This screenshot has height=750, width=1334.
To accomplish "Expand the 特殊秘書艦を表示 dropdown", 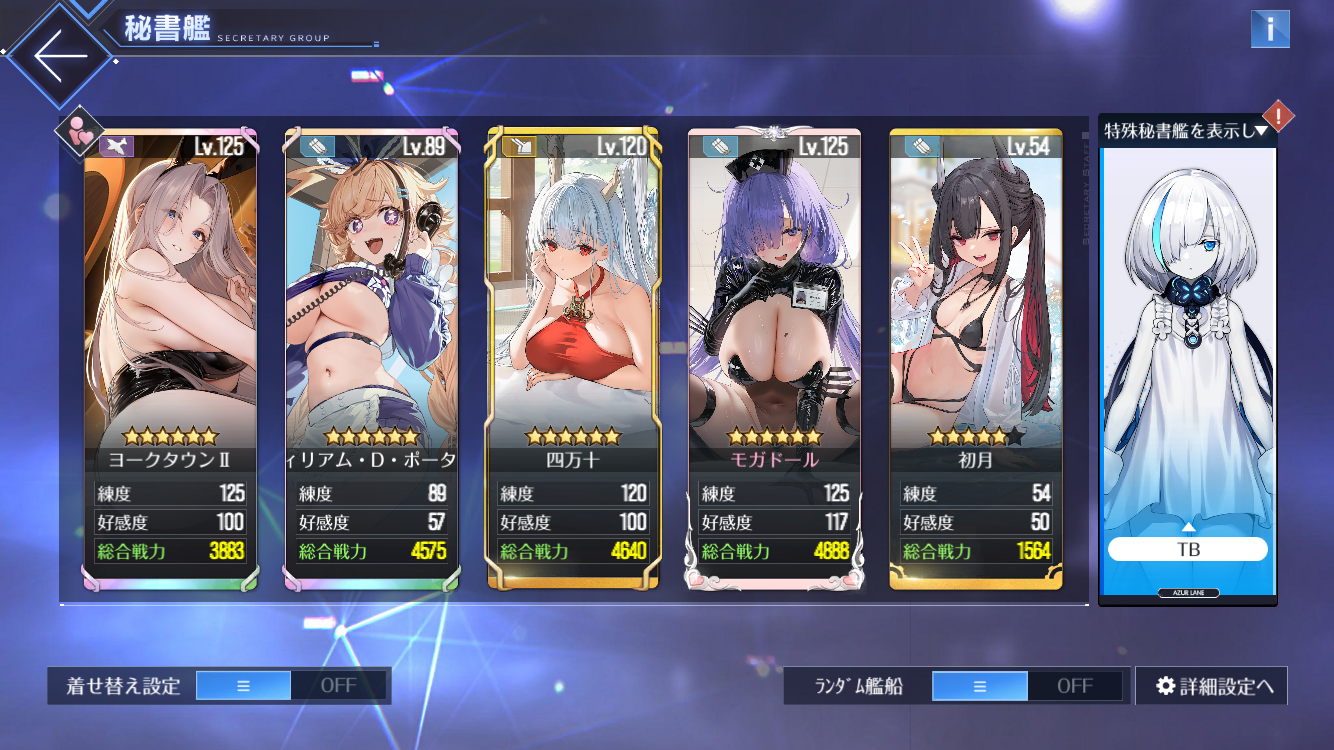I will coord(1186,130).
